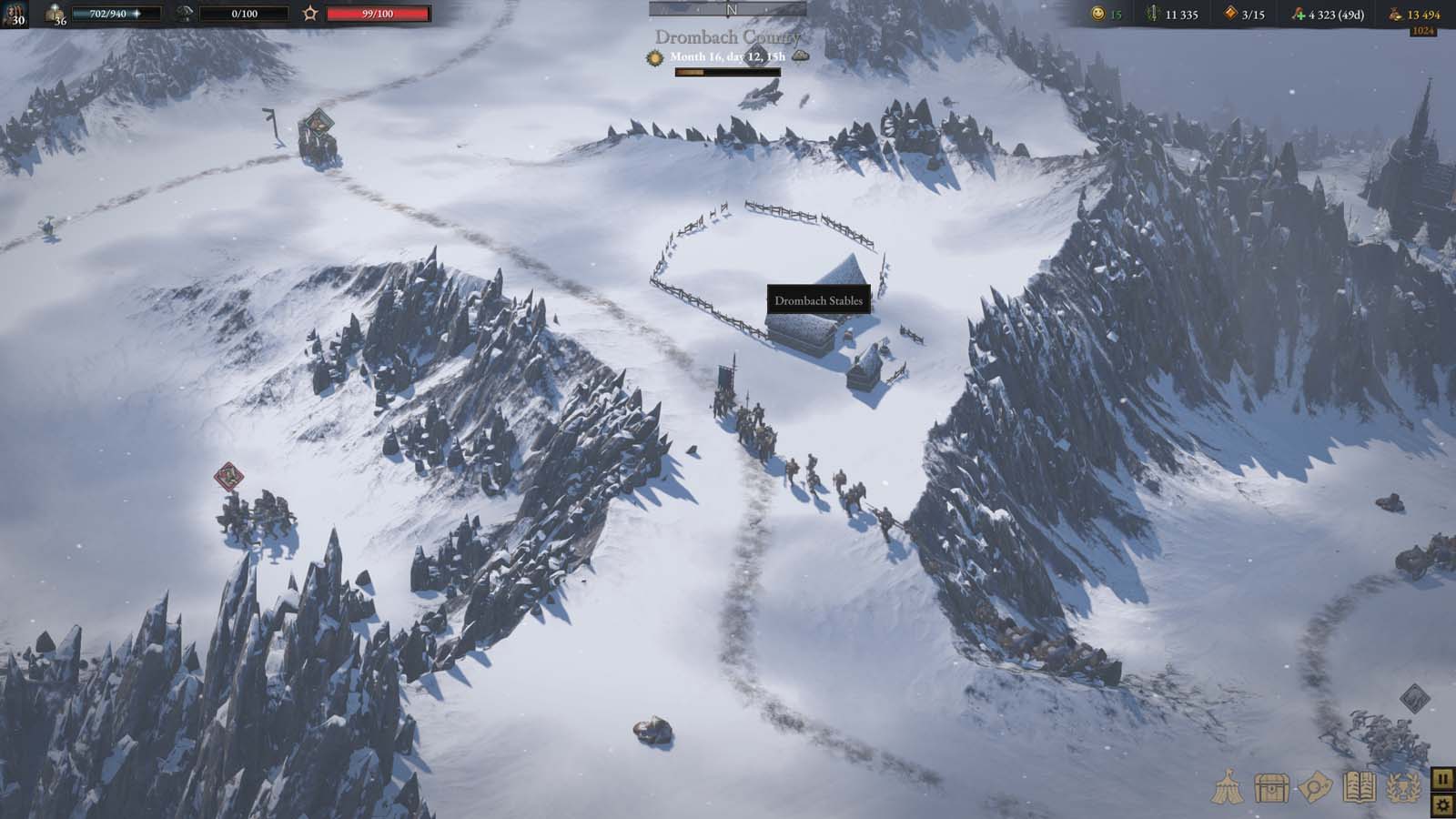Toggle the game pause button
The width and height of the screenshot is (1456, 819).
click(1444, 780)
